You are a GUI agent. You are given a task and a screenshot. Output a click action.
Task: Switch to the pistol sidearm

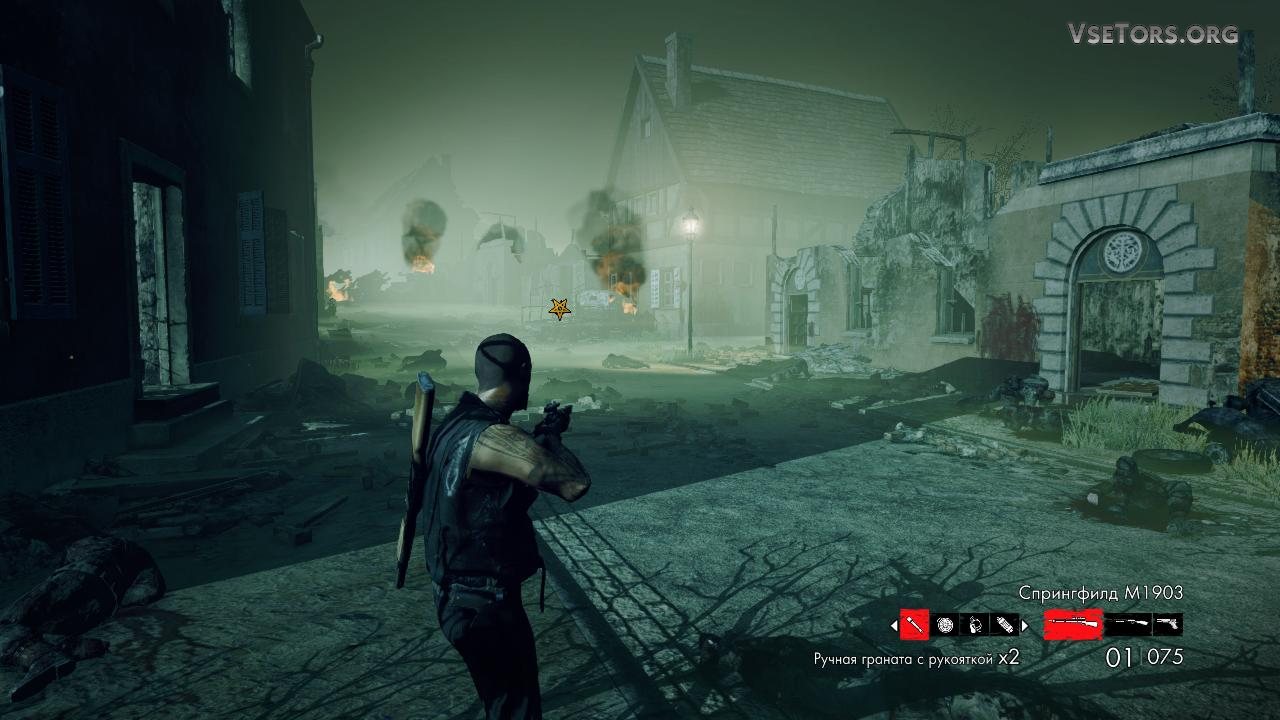[1167, 624]
